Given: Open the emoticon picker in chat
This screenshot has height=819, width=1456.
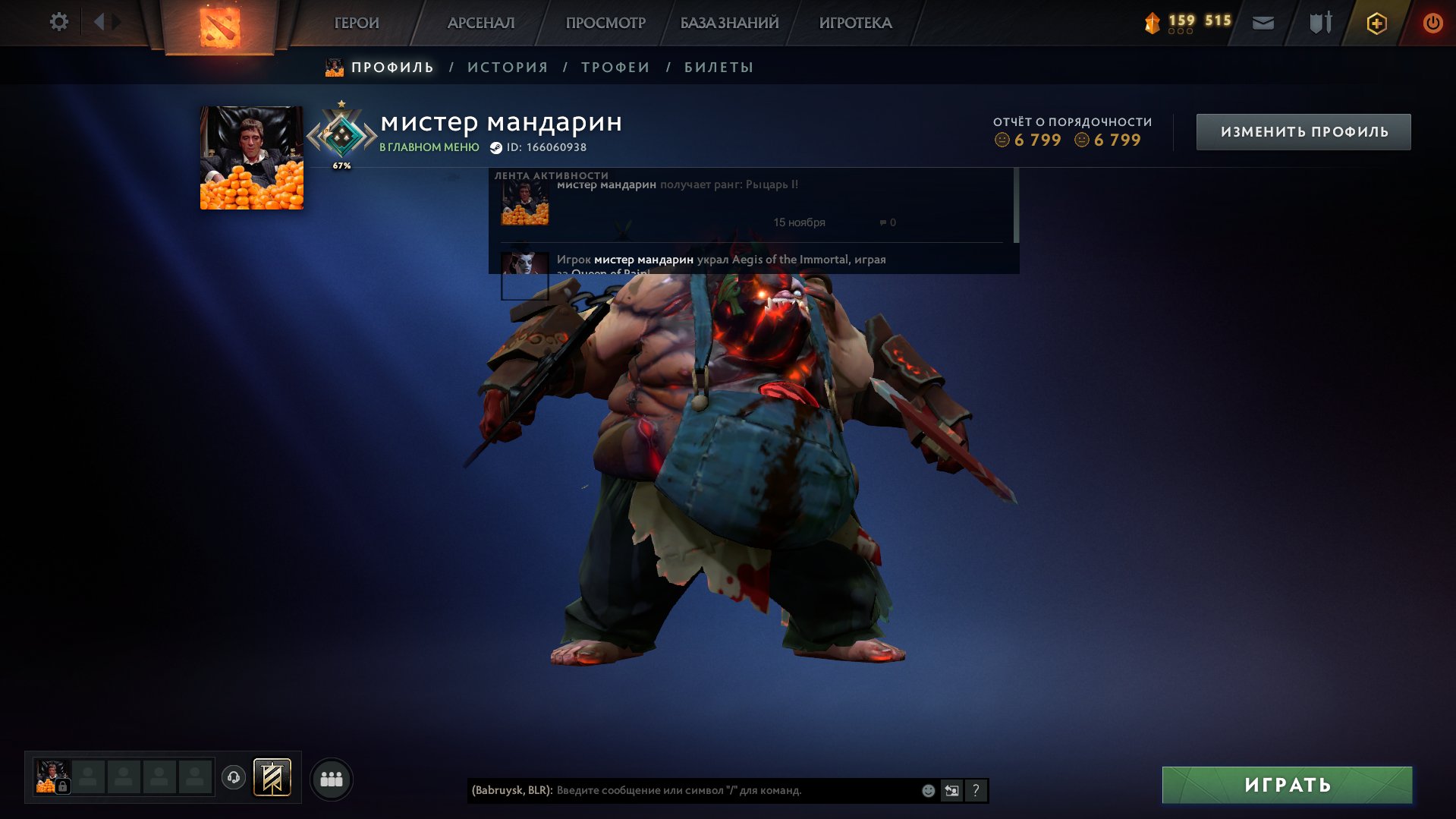Looking at the screenshot, I should tap(927, 790).
